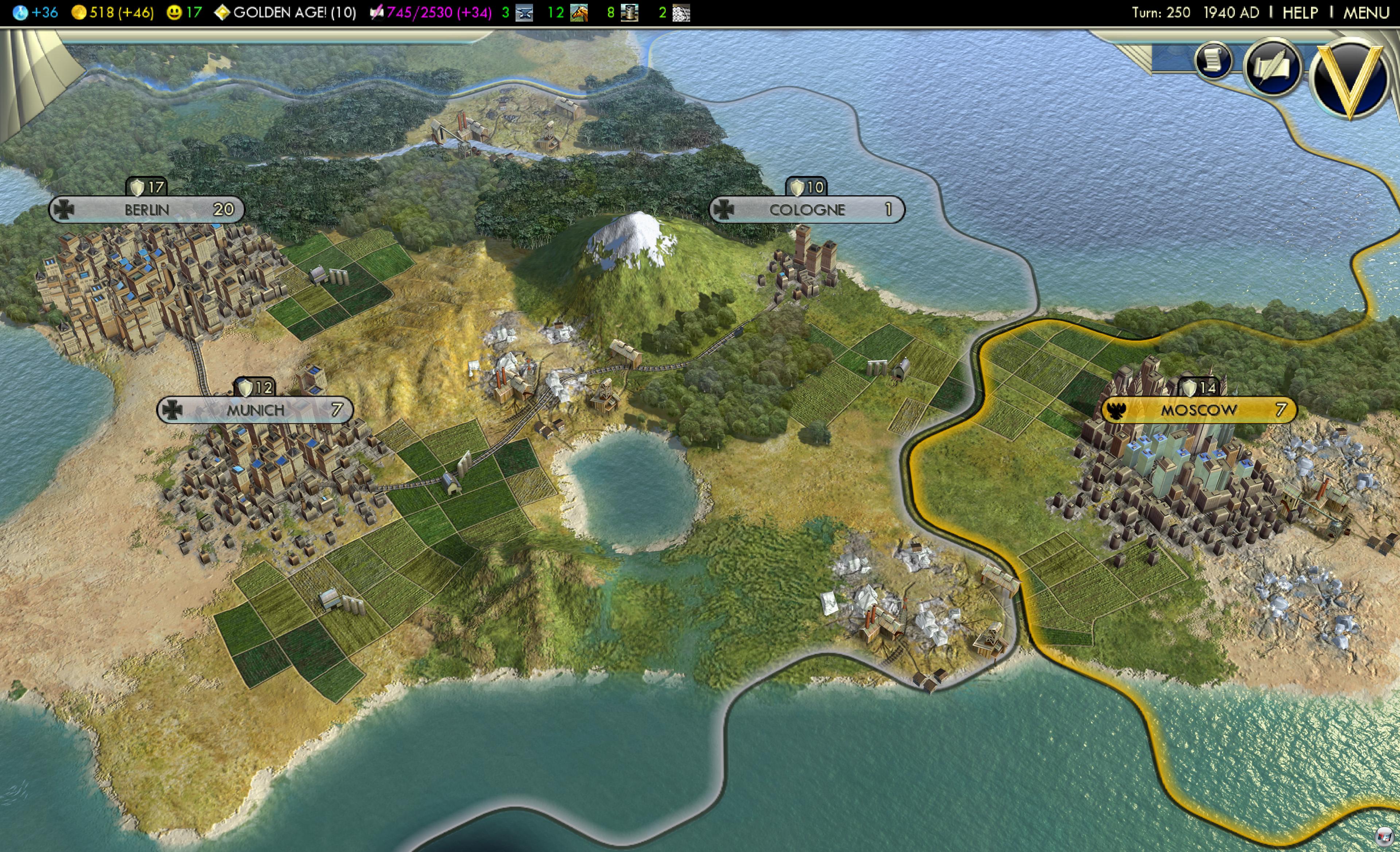Click the blue science beaker icon

click(20, 12)
